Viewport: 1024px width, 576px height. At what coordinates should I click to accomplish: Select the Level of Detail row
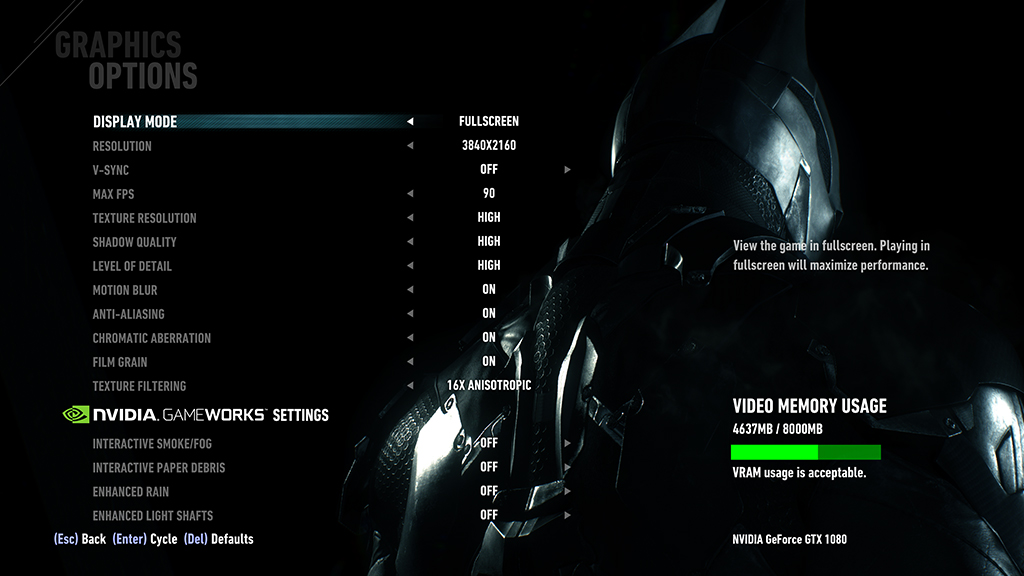click(132, 266)
